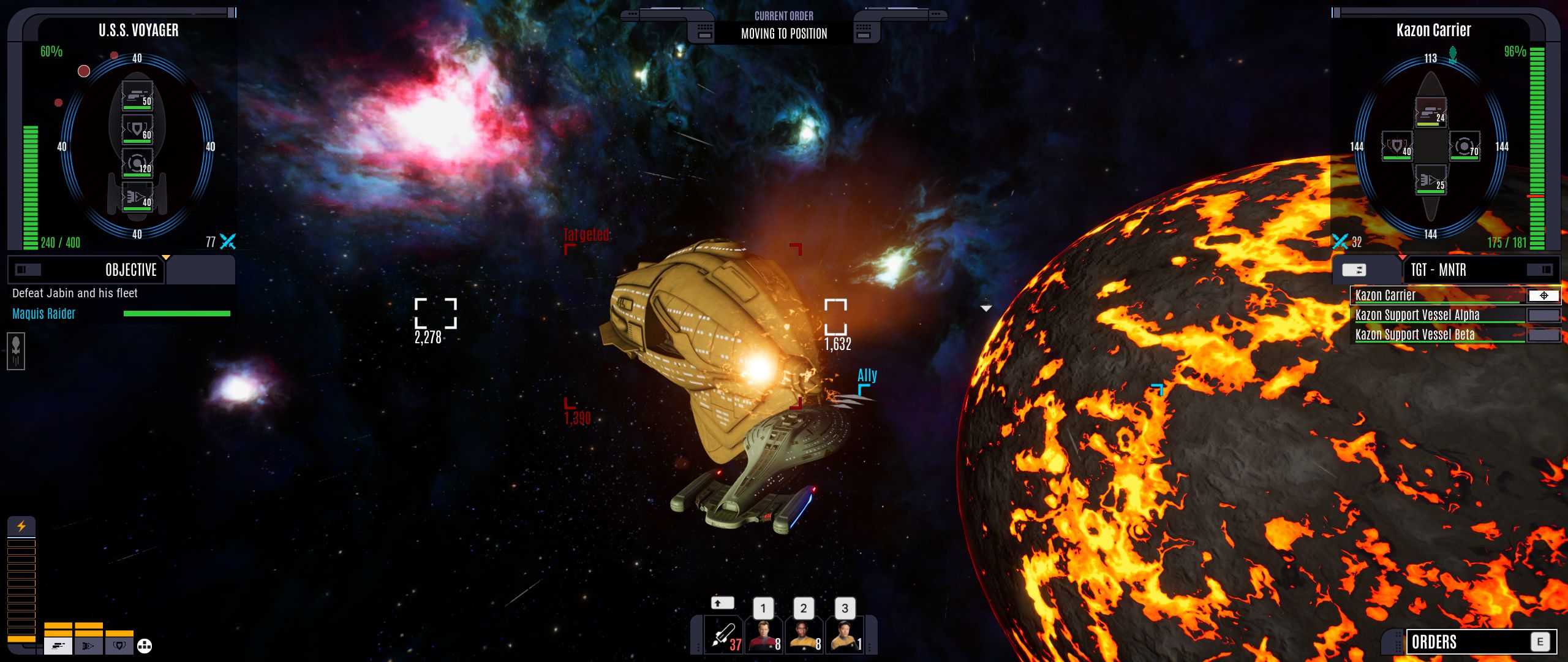Image resolution: width=1568 pixels, height=662 pixels.
Task: Target Voyager's shield subsystem icon
Action: pyautogui.click(x=137, y=129)
